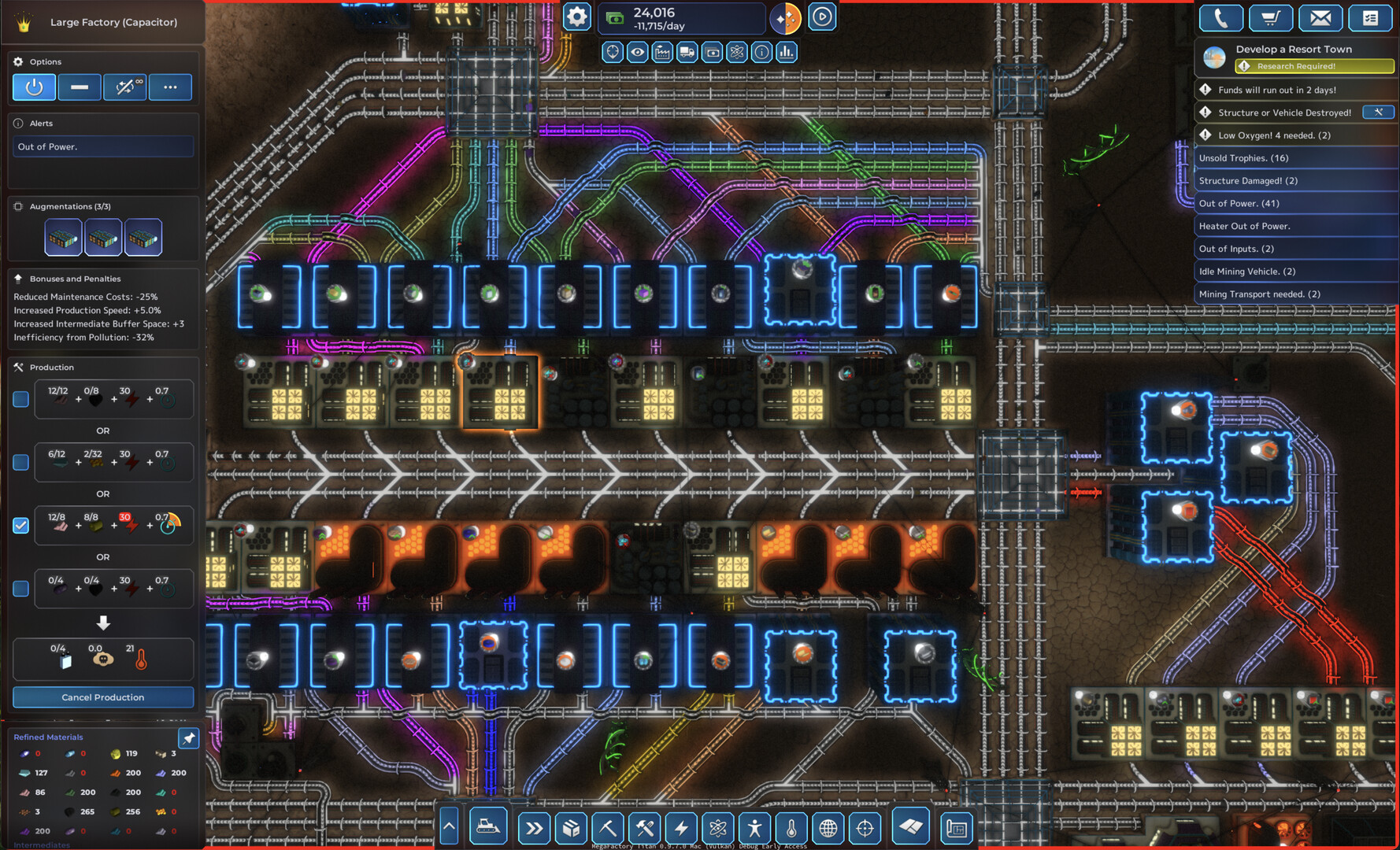Toggle the factory power button
This screenshot has height=850, width=1400.
pyautogui.click(x=34, y=87)
